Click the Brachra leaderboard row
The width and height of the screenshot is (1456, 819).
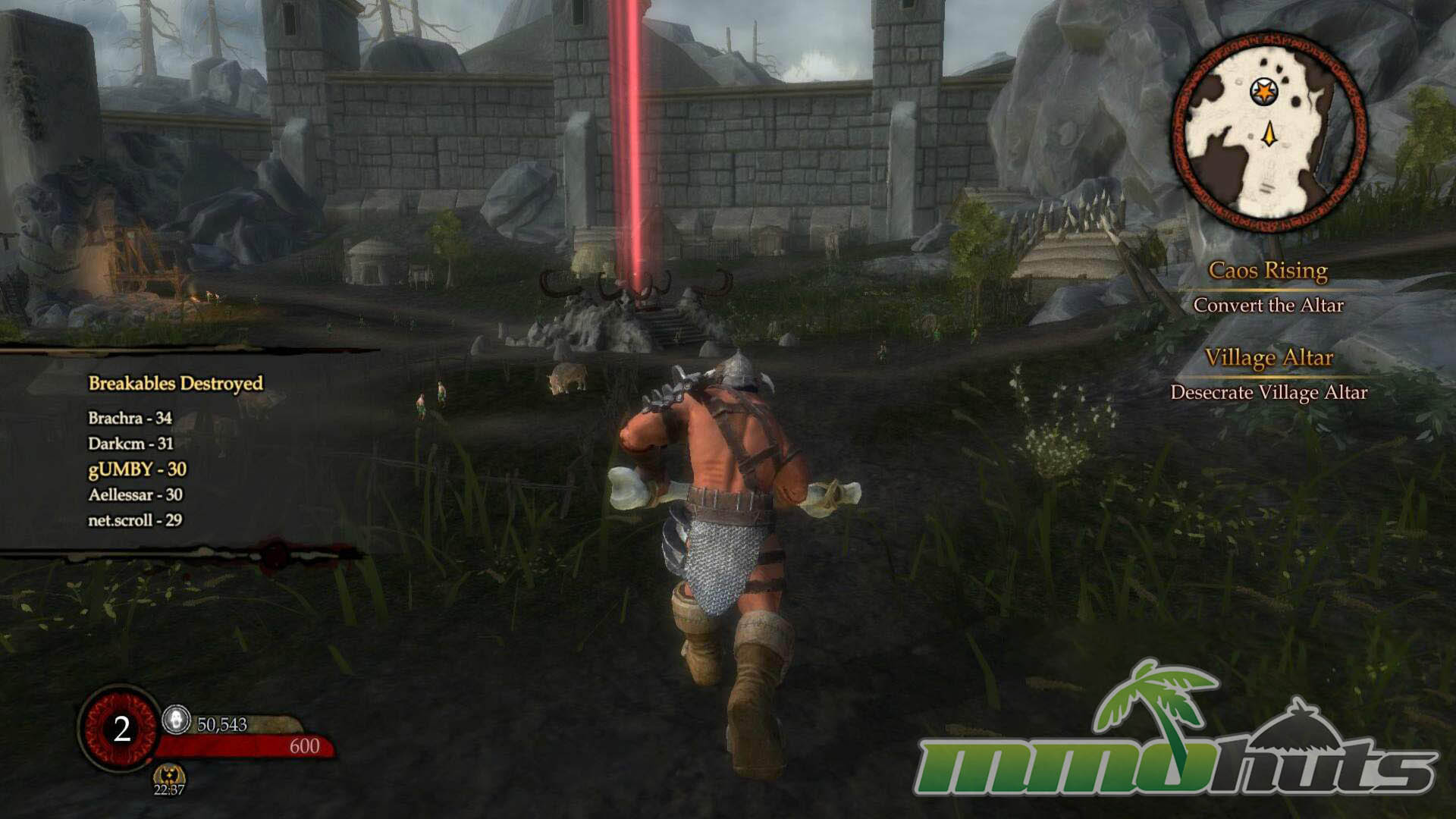click(130, 418)
